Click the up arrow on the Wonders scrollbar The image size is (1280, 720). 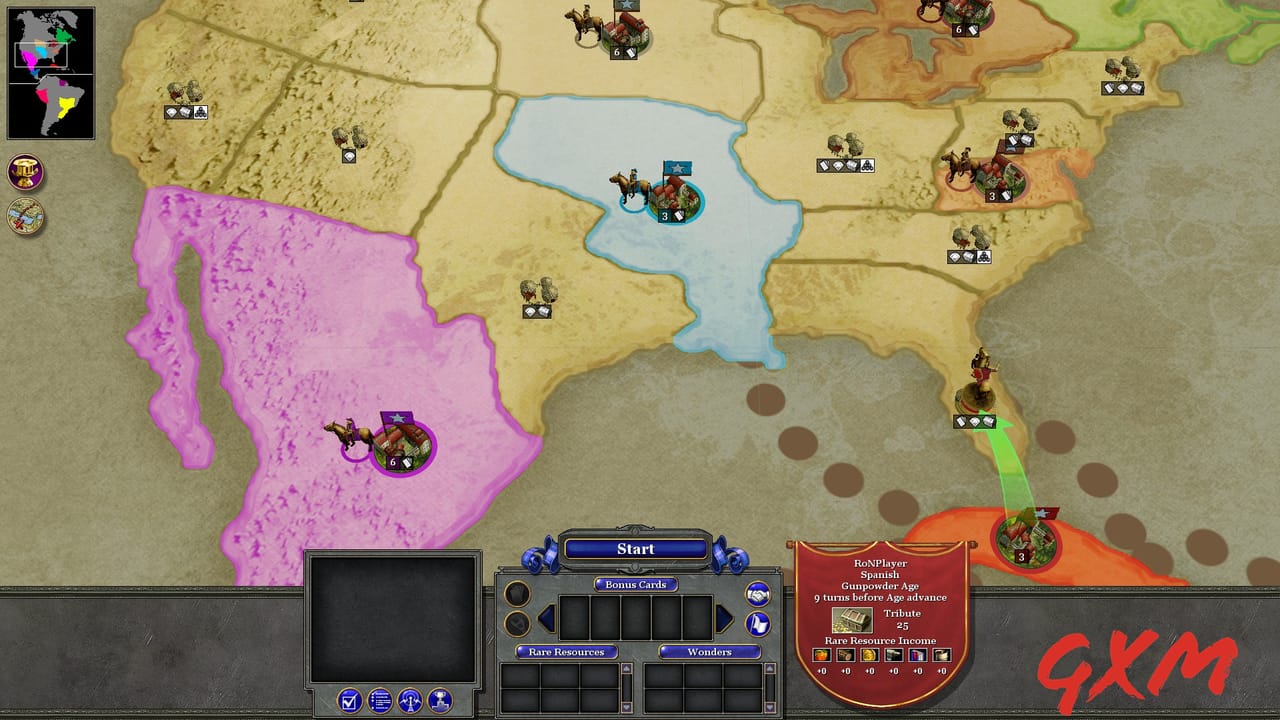pyautogui.click(x=769, y=668)
